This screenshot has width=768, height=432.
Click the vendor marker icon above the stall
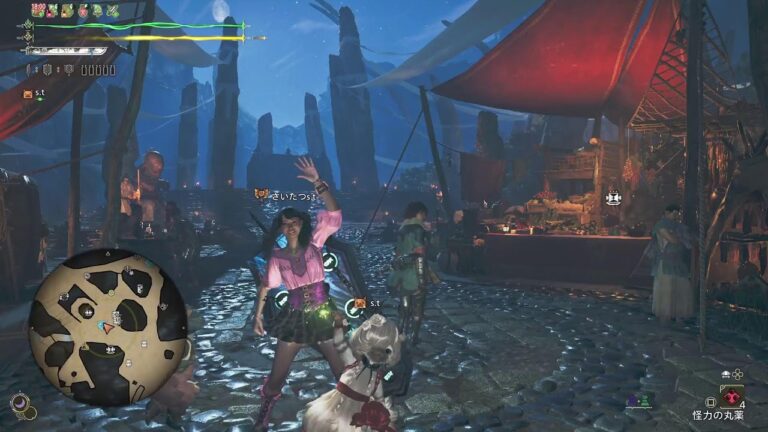click(613, 198)
